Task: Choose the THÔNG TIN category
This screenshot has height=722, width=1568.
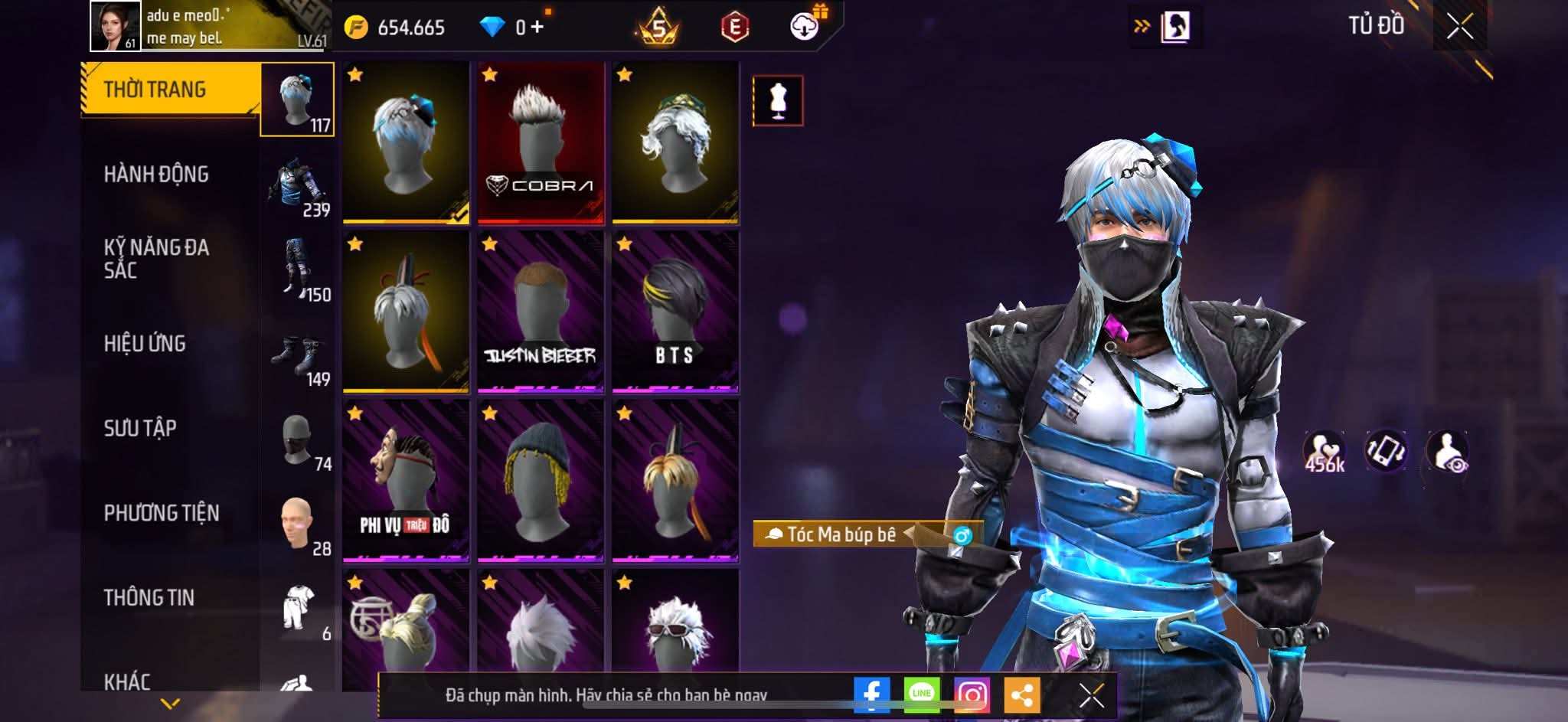Action: pos(149,598)
